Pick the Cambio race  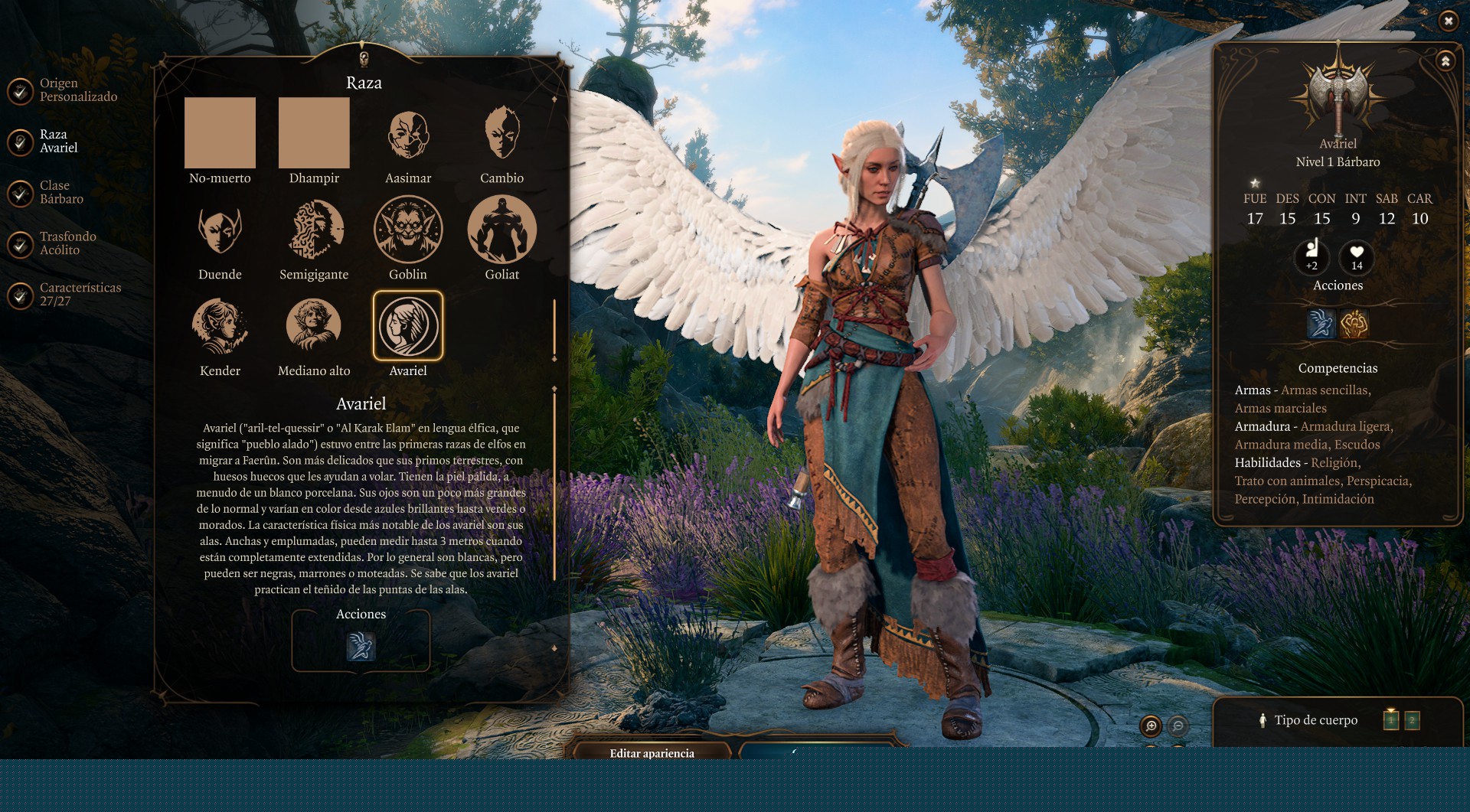click(x=502, y=133)
